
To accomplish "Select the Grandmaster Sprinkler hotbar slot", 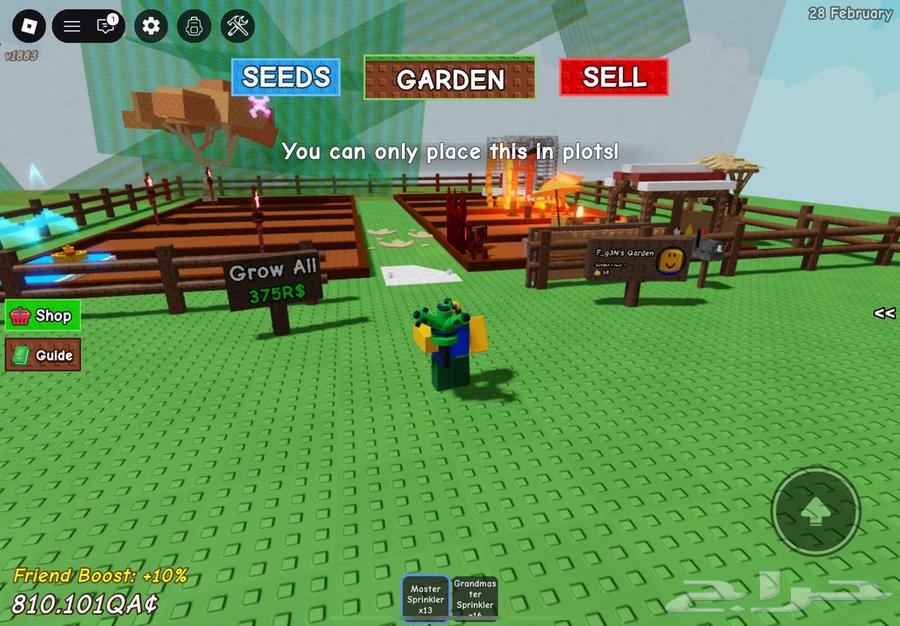I will 474,599.
